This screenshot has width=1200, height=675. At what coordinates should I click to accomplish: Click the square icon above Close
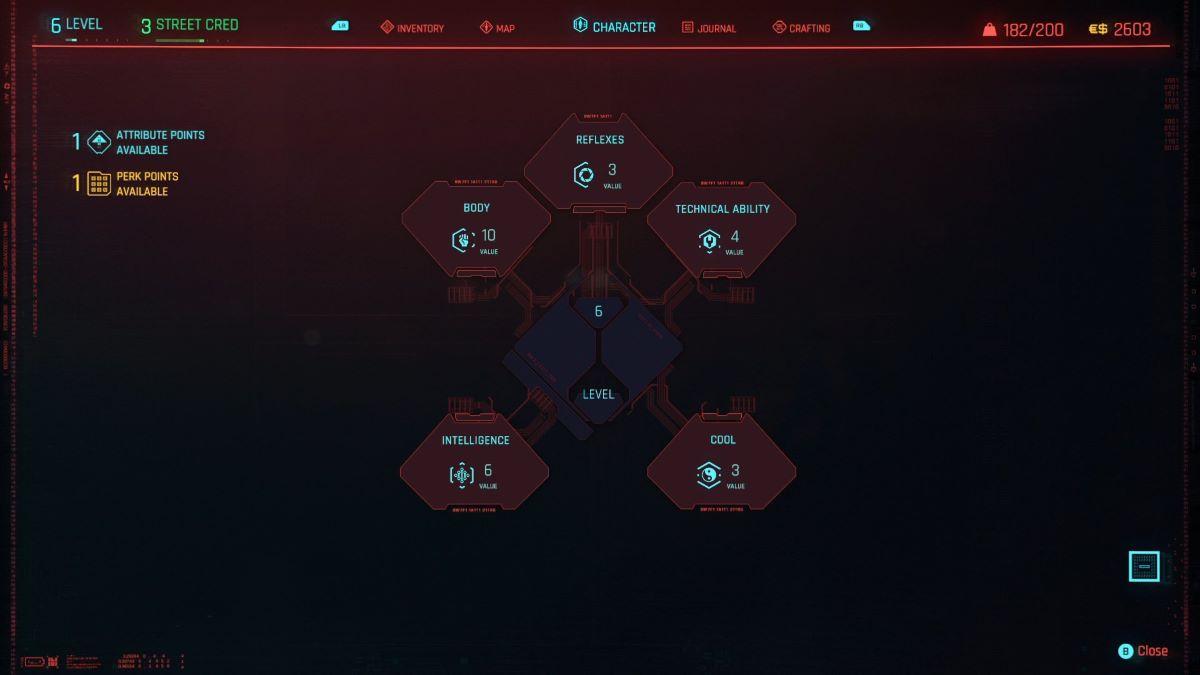[x=1144, y=567]
